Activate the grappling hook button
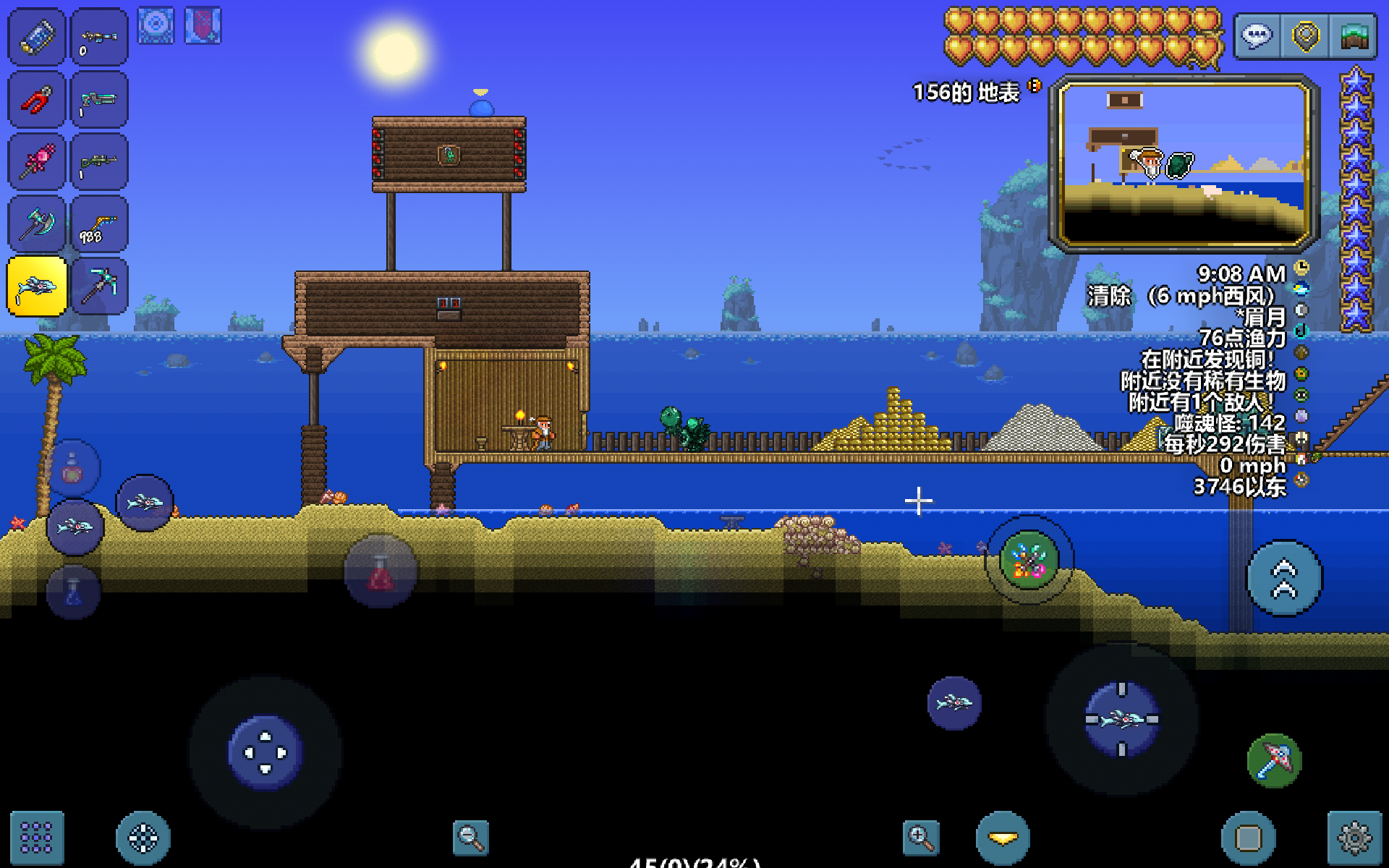The image size is (1389, 868). [x=1029, y=560]
